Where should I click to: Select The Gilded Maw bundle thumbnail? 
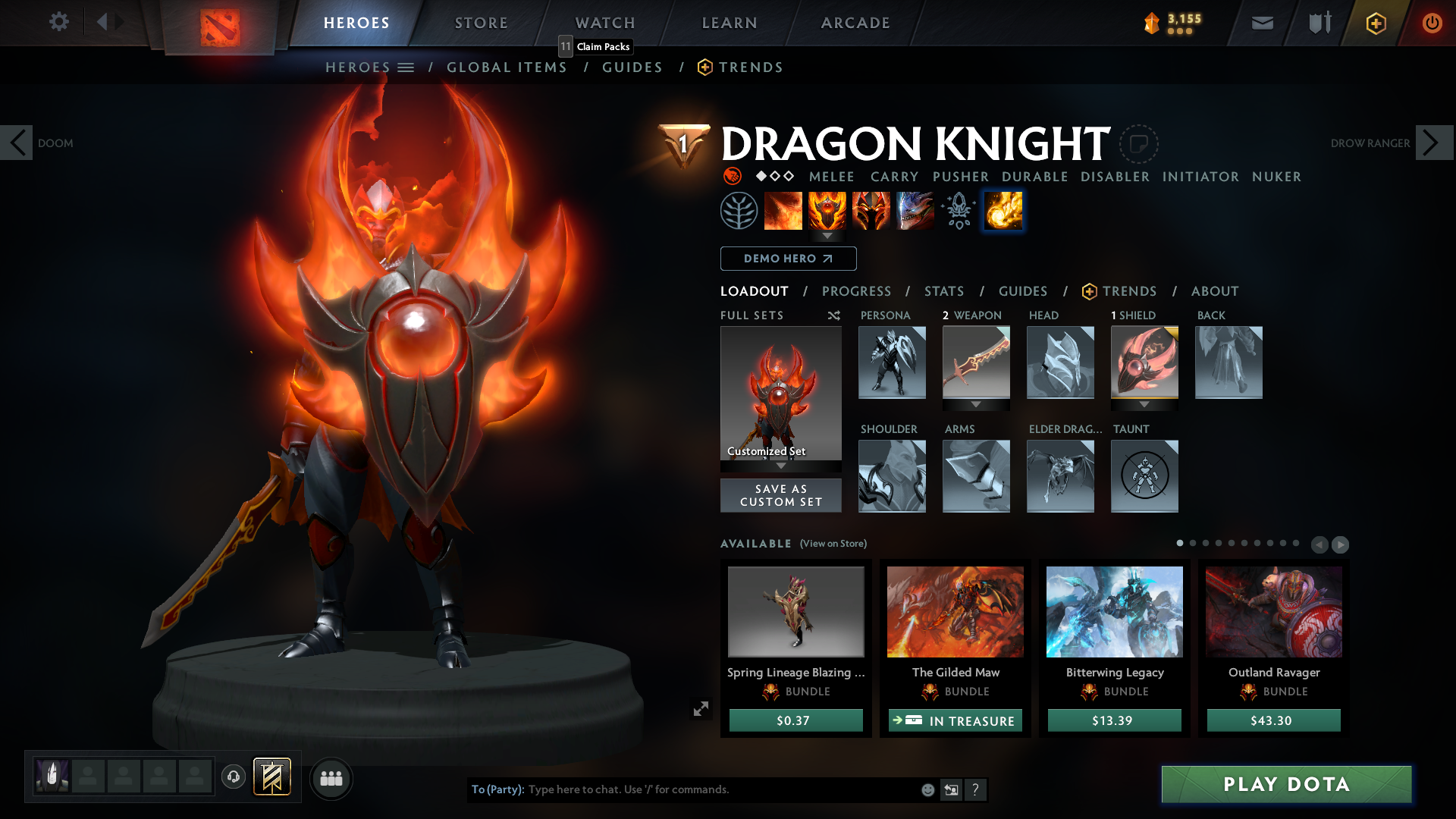click(955, 611)
